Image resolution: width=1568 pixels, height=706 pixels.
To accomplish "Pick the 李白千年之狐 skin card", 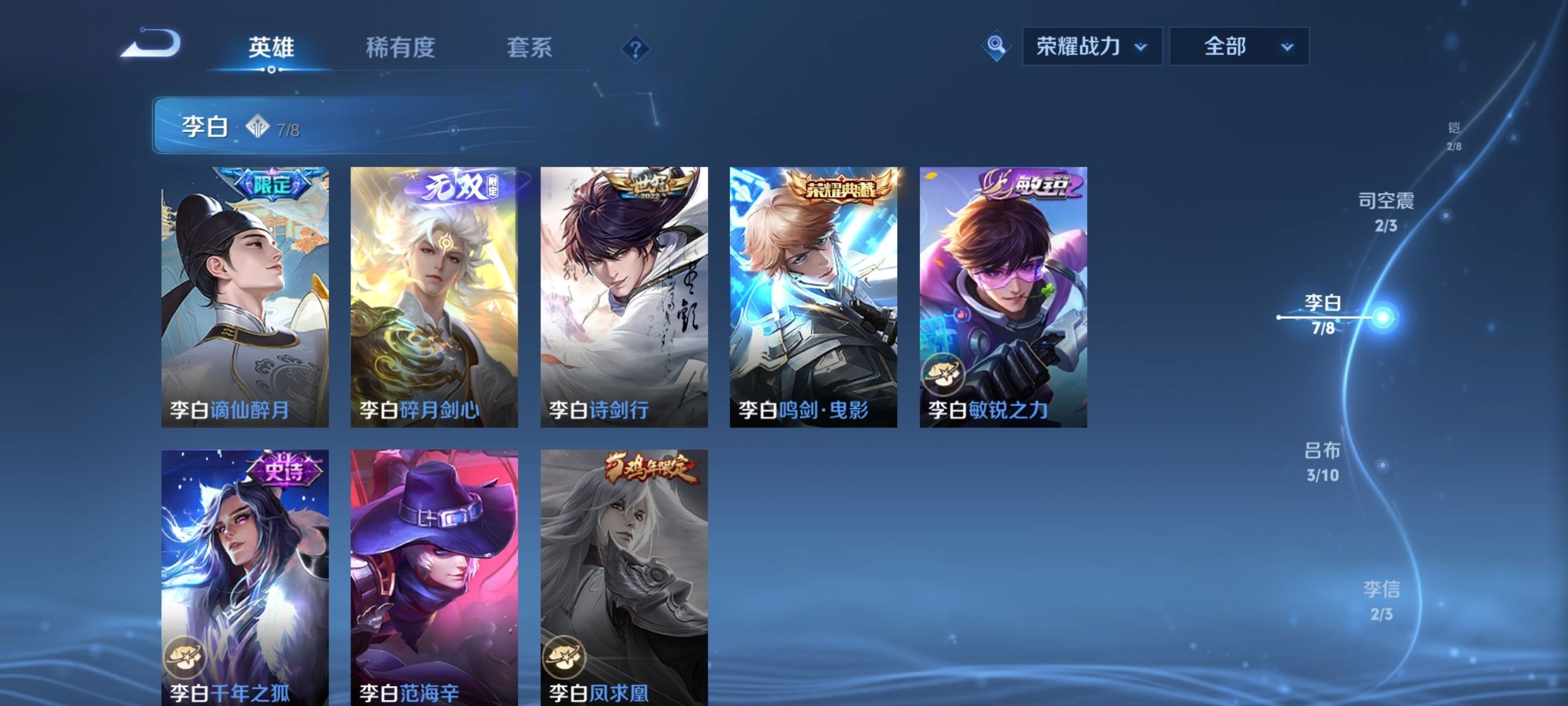I will click(245, 577).
